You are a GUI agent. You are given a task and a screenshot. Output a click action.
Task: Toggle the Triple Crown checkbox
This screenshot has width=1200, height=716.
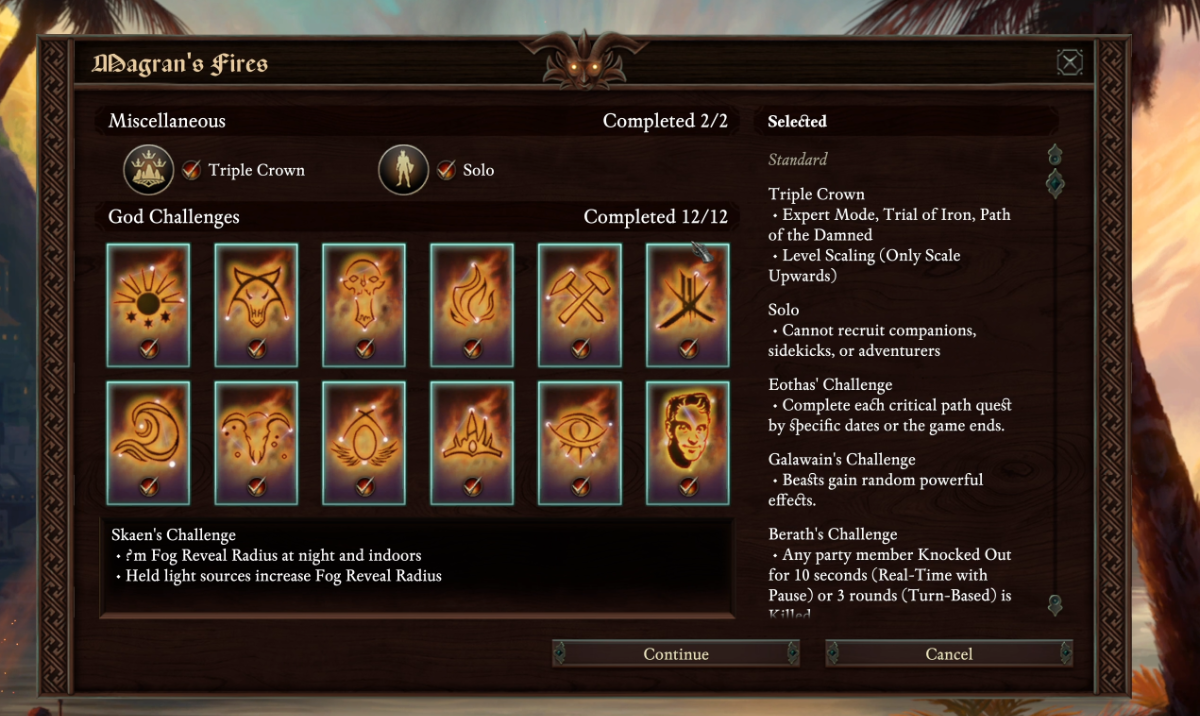[192, 170]
